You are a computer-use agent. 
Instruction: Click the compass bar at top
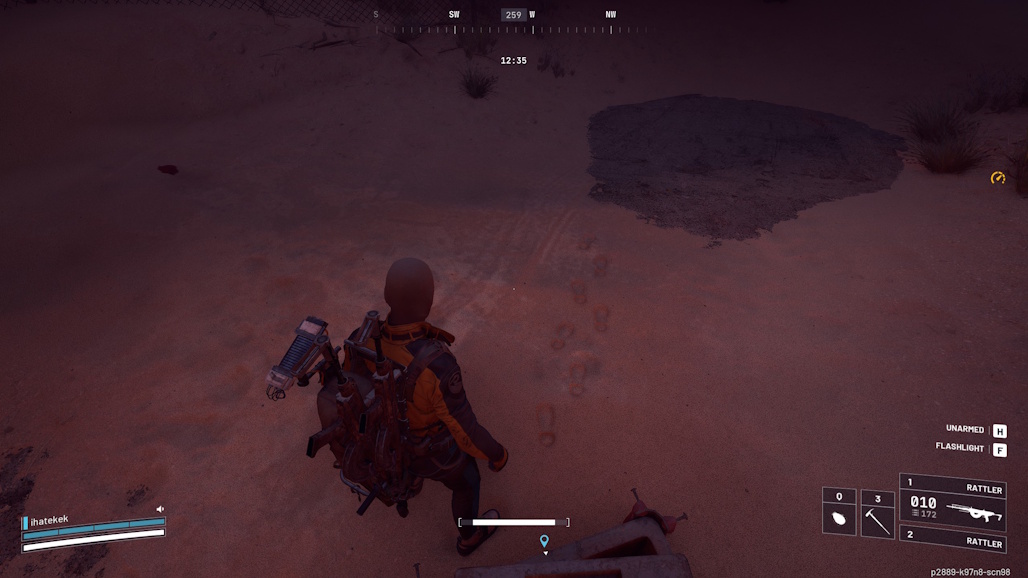(x=513, y=22)
